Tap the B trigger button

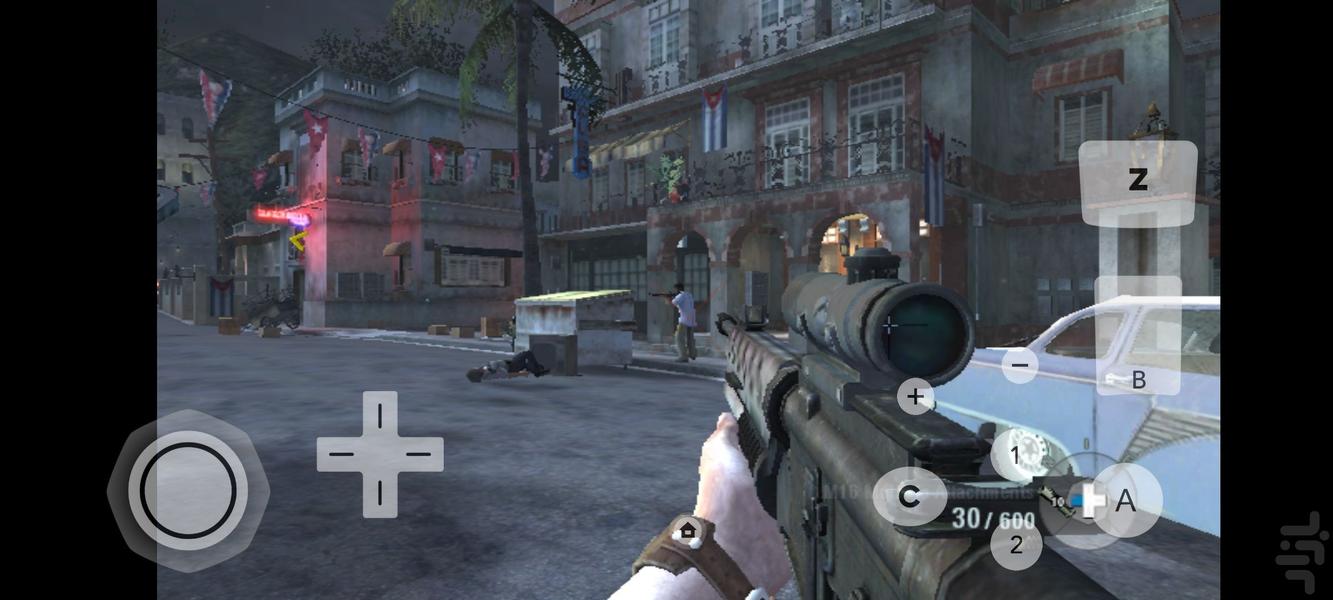click(1138, 336)
